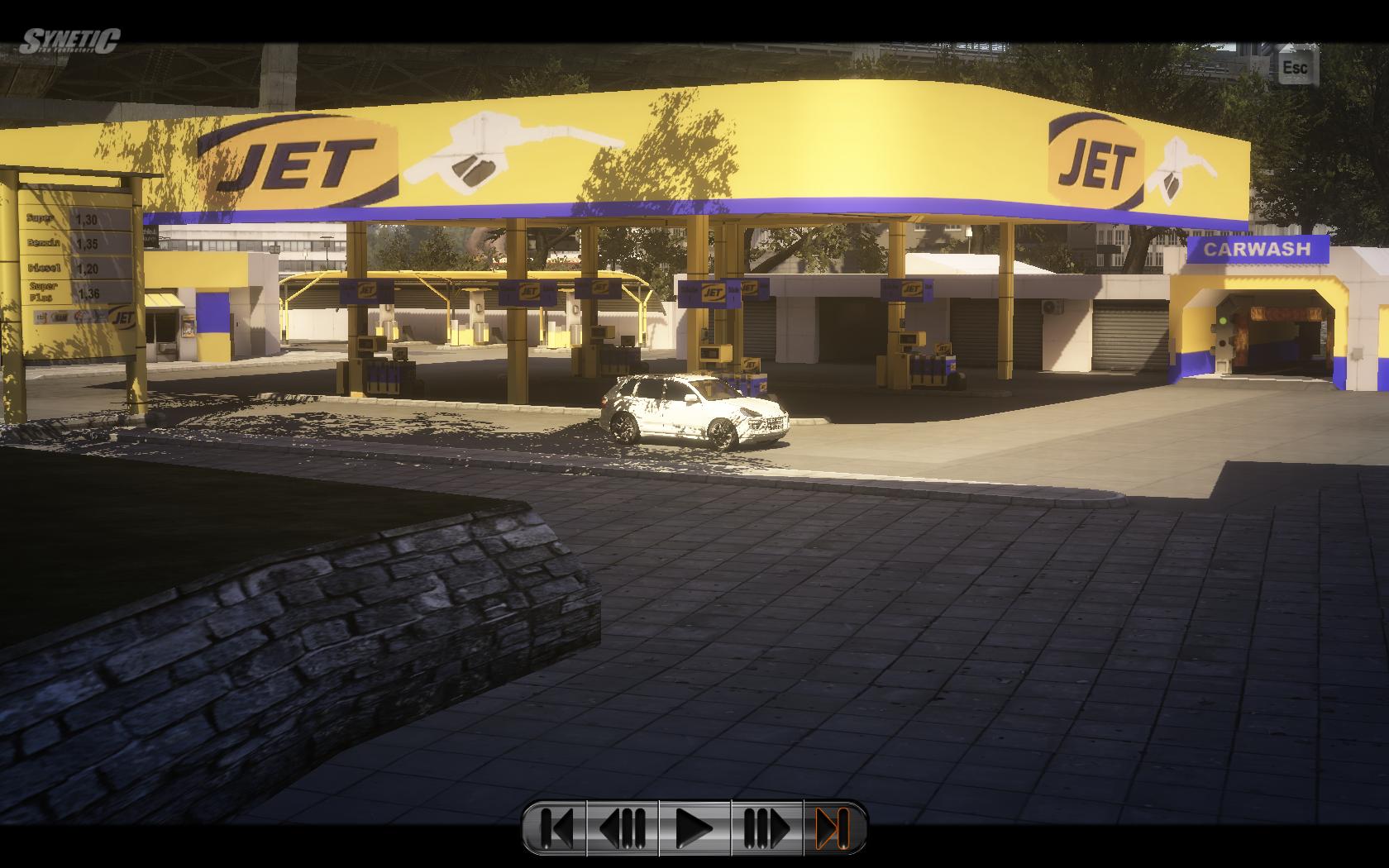Step the replay forward one frame
The width and height of the screenshot is (1389, 868).
[766, 827]
